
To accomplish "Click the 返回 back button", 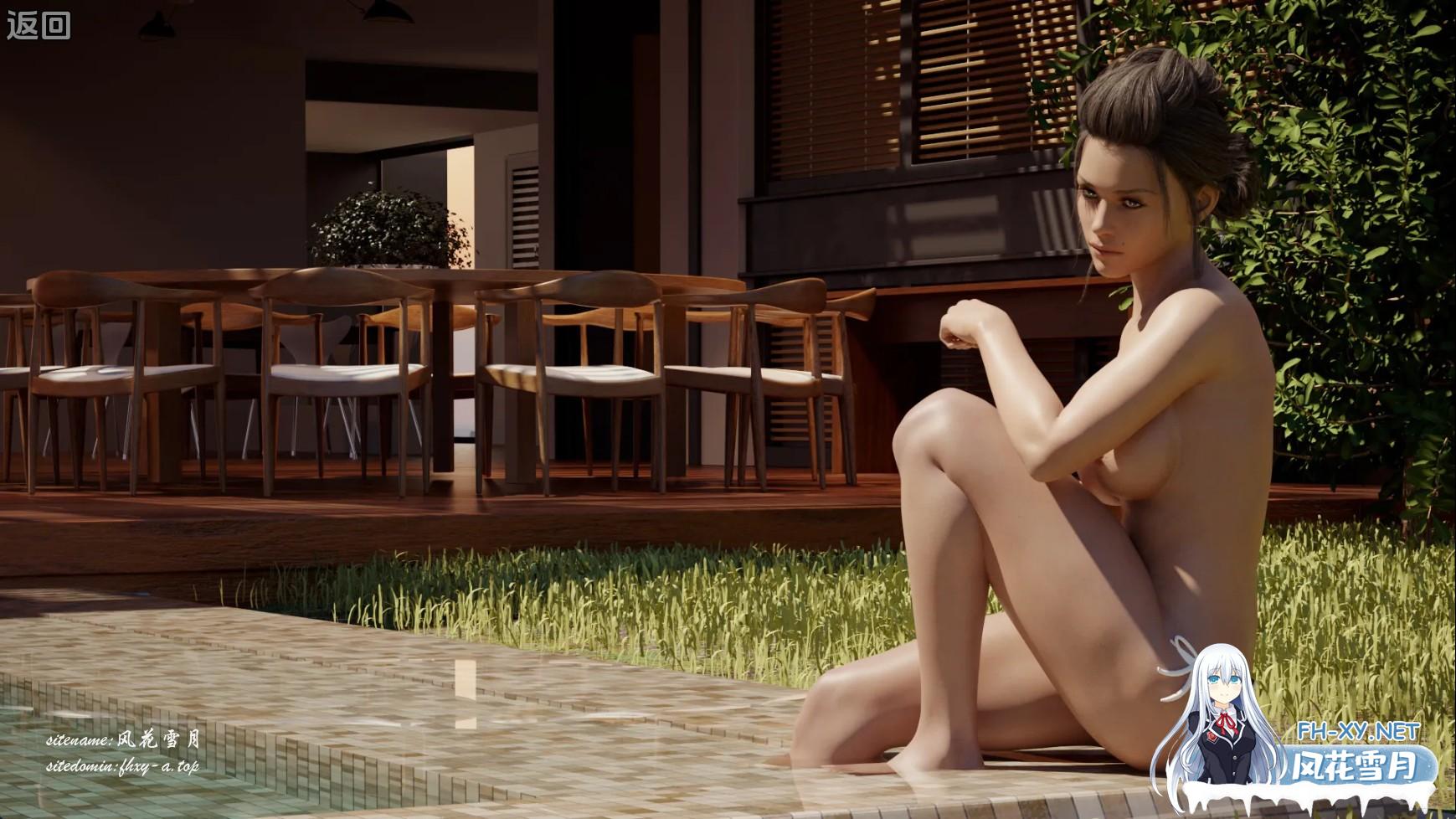I will tap(39, 26).
